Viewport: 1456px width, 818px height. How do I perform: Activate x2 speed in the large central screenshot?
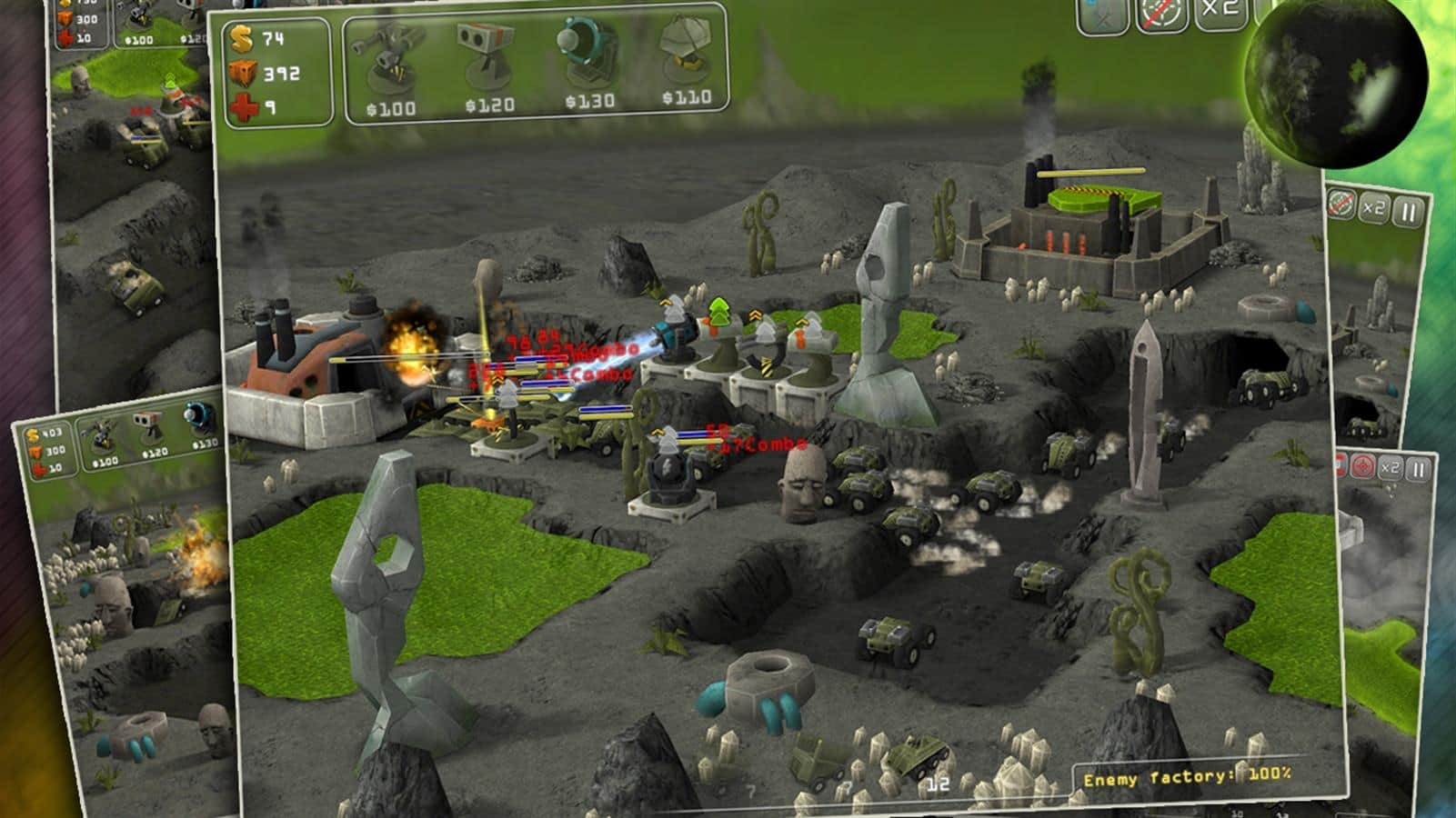pos(1220,13)
